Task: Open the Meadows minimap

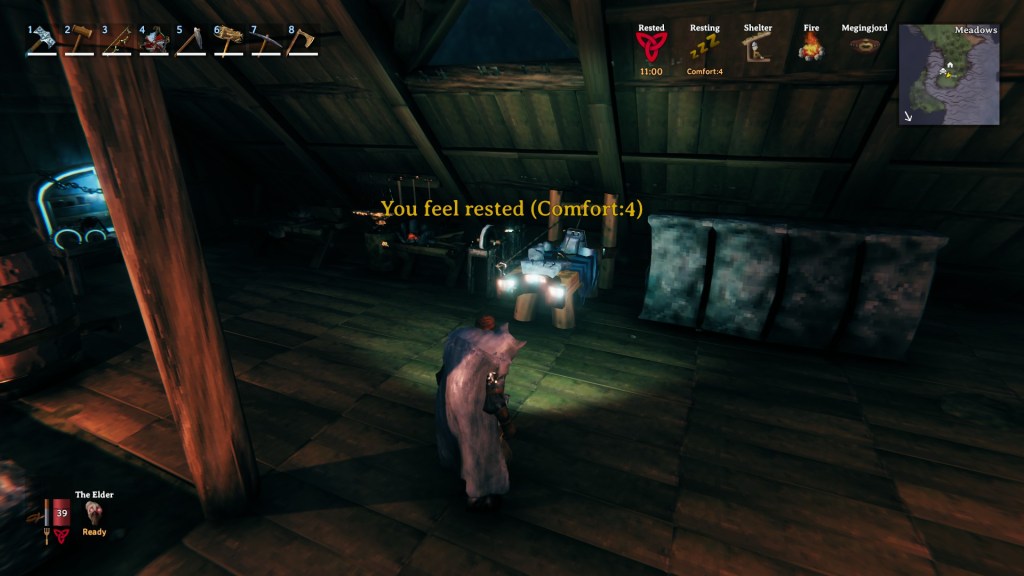Action: (949, 75)
